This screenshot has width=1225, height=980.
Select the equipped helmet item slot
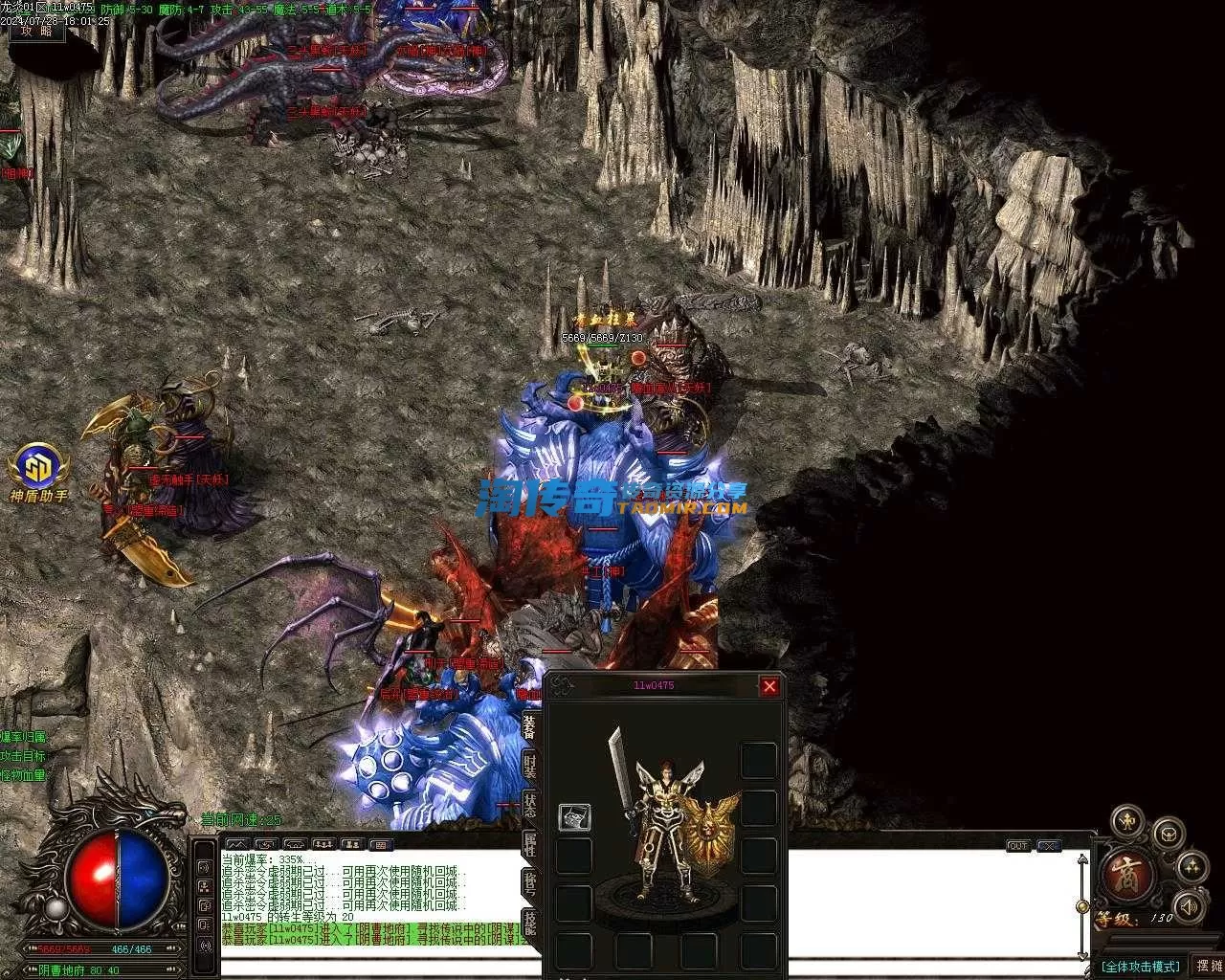(574, 816)
